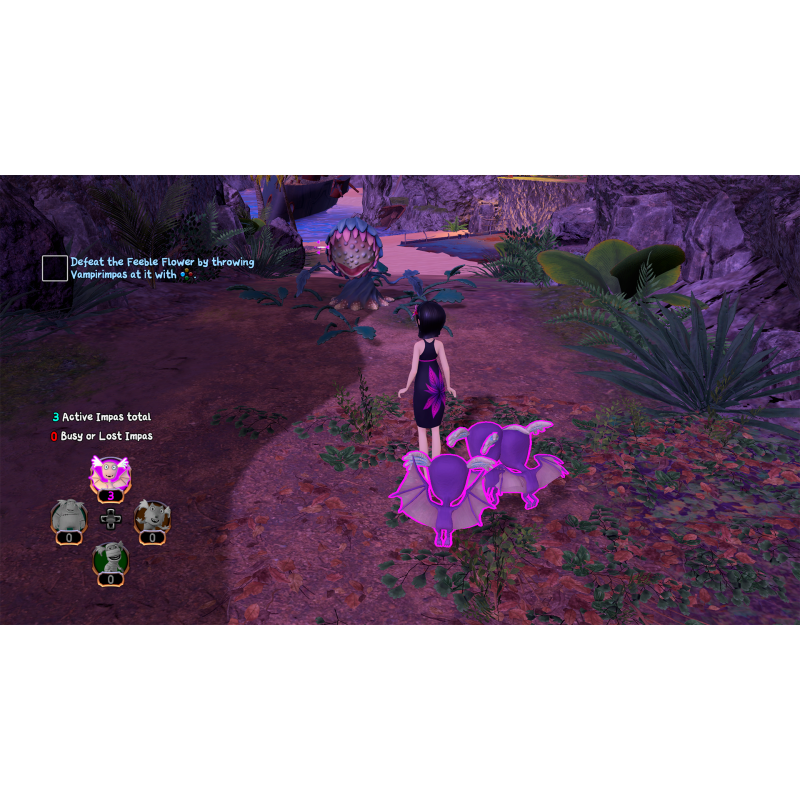The height and width of the screenshot is (800, 800).
Task: Pick the werewolf impa icon
Action: pyautogui.click(x=152, y=516)
